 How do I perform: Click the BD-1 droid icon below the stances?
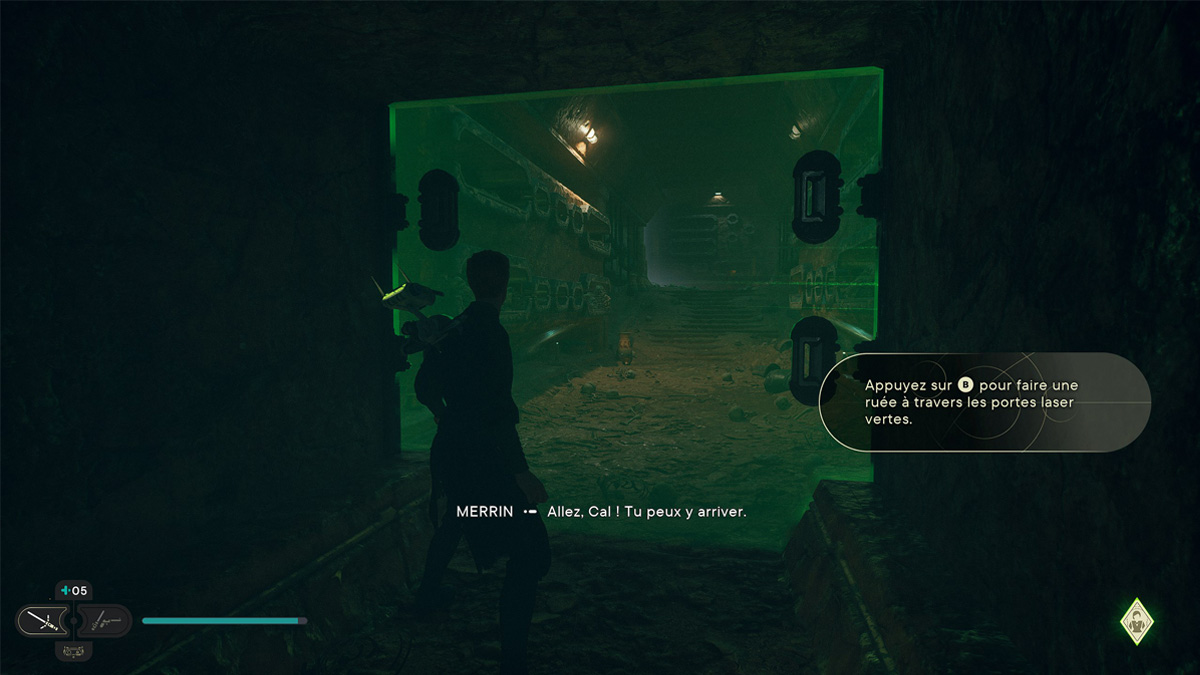point(73,650)
